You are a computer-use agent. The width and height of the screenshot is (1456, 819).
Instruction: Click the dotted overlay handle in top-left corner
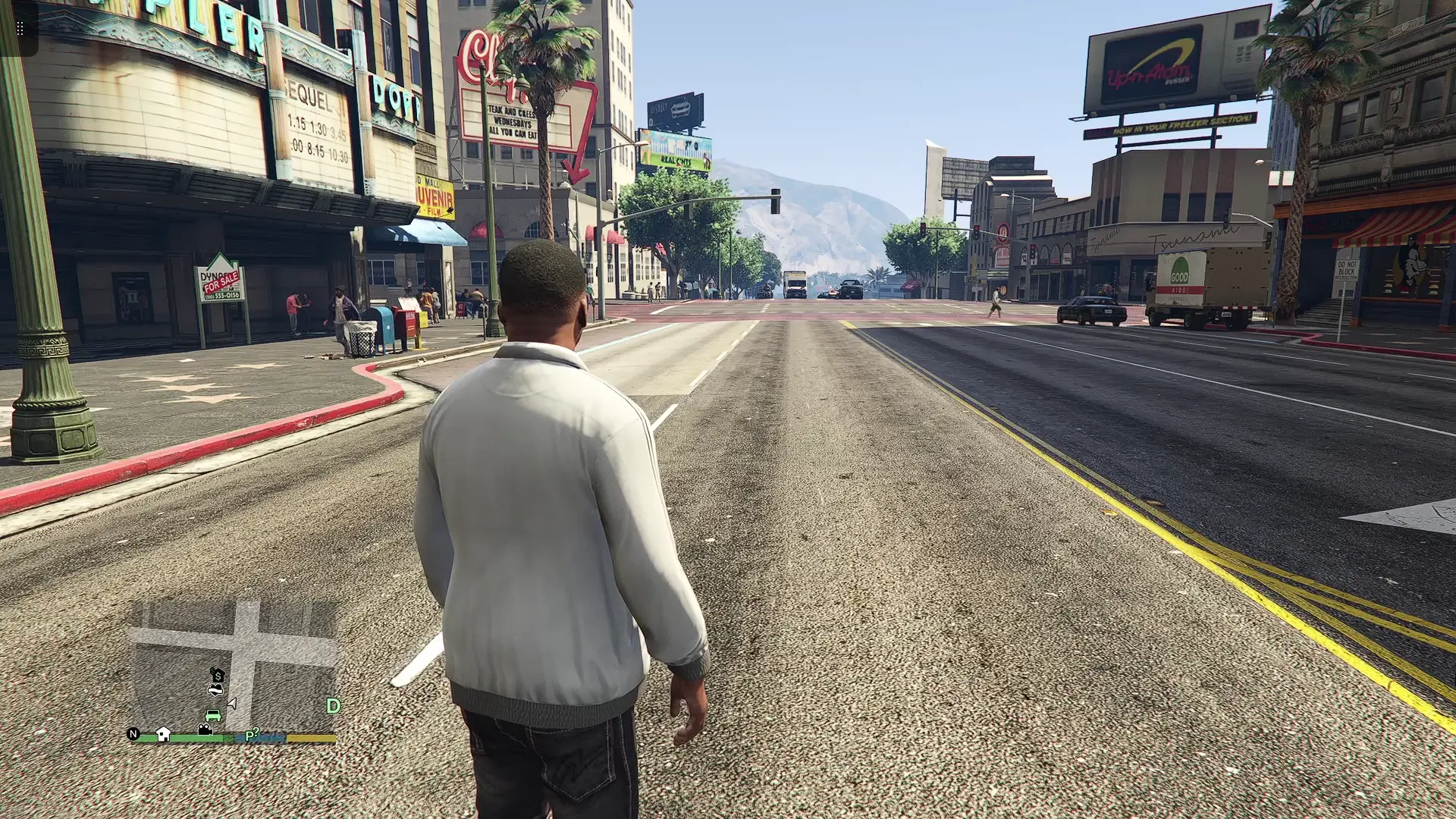(20, 29)
